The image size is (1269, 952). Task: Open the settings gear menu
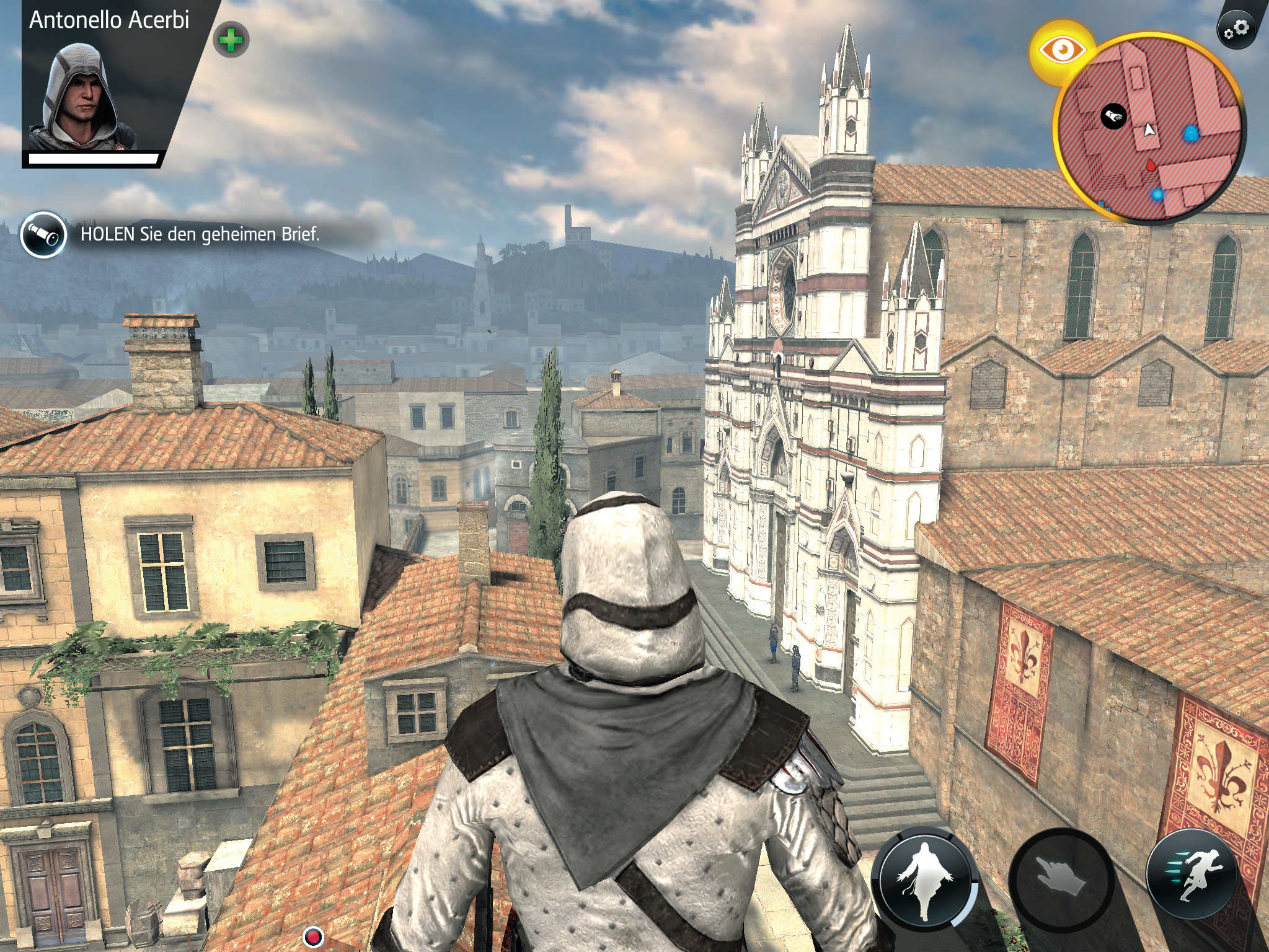coord(1236,29)
